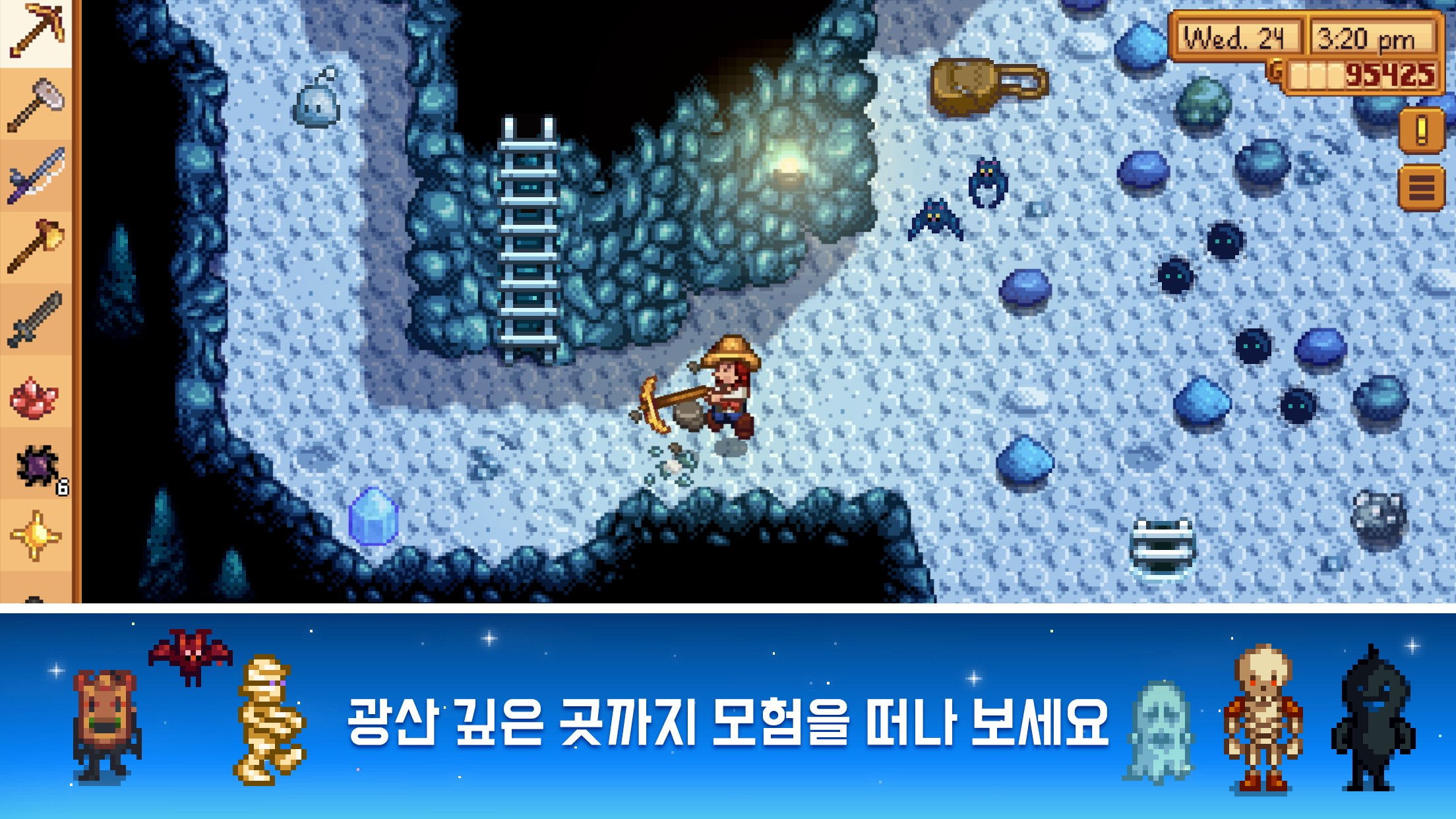Equip the fishing rod from the toolbar
Image resolution: width=1456 pixels, height=819 pixels.
coord(36,175)
